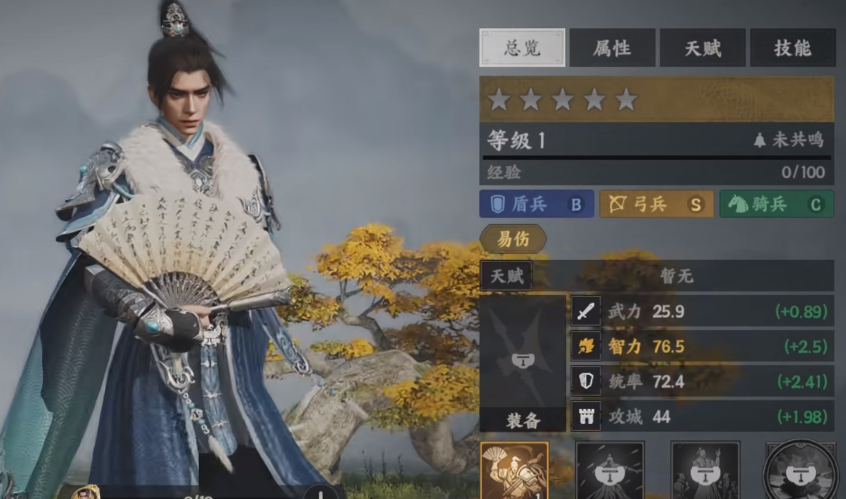Click the round locked skill slot
Image resolution: width=846 pixels, height=499 pixels.
tap(800, 472)
